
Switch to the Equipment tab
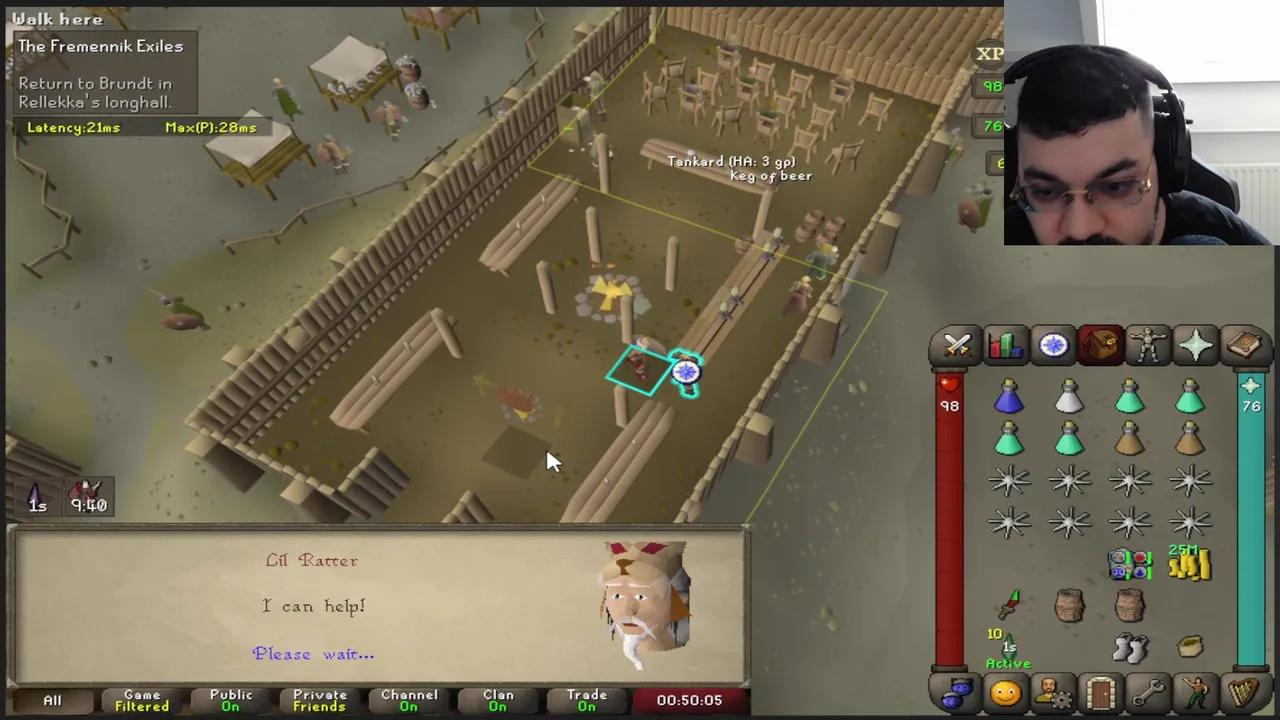[1148, 345]
